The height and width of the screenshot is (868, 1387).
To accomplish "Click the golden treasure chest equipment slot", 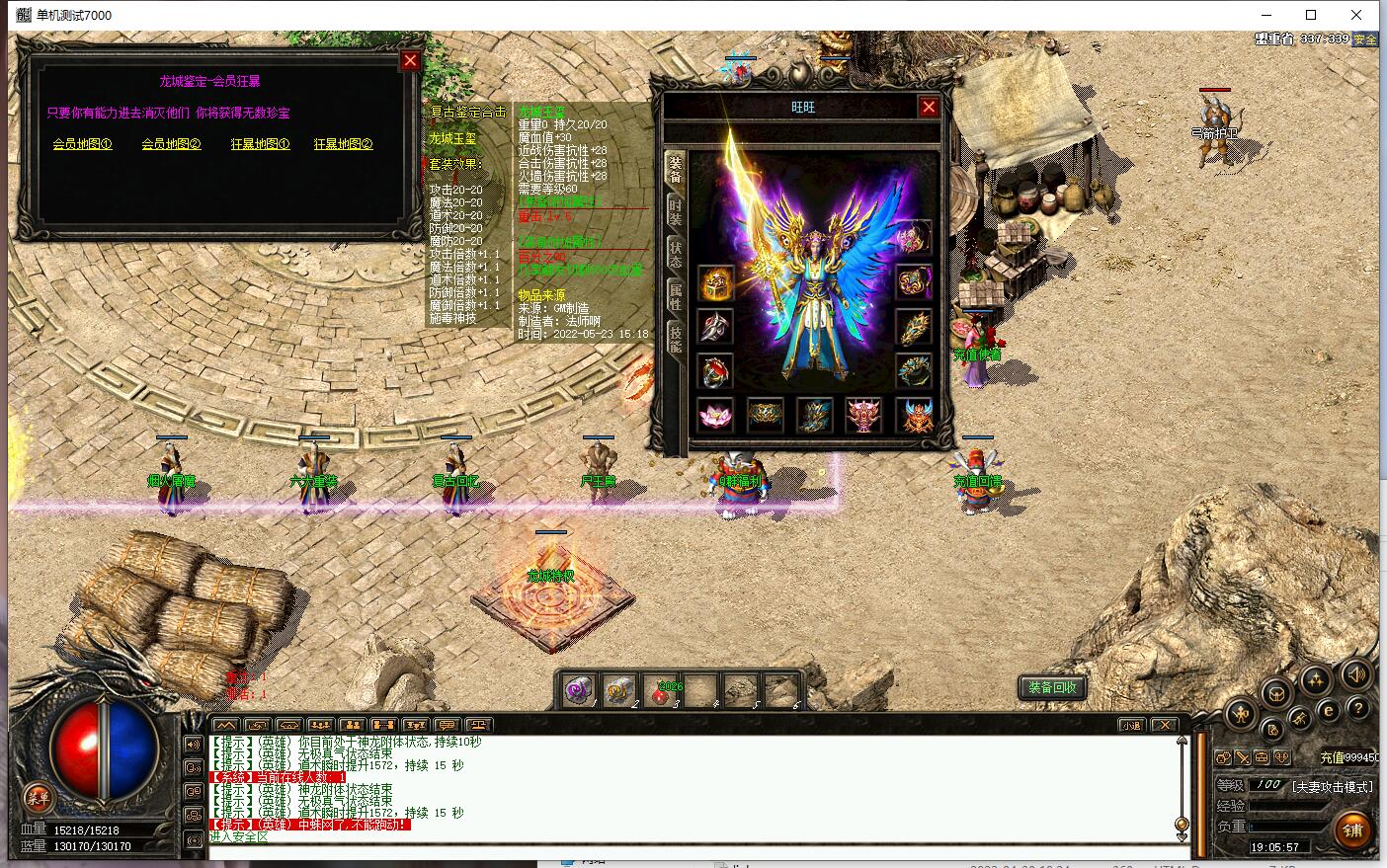I will coord(714,284).
